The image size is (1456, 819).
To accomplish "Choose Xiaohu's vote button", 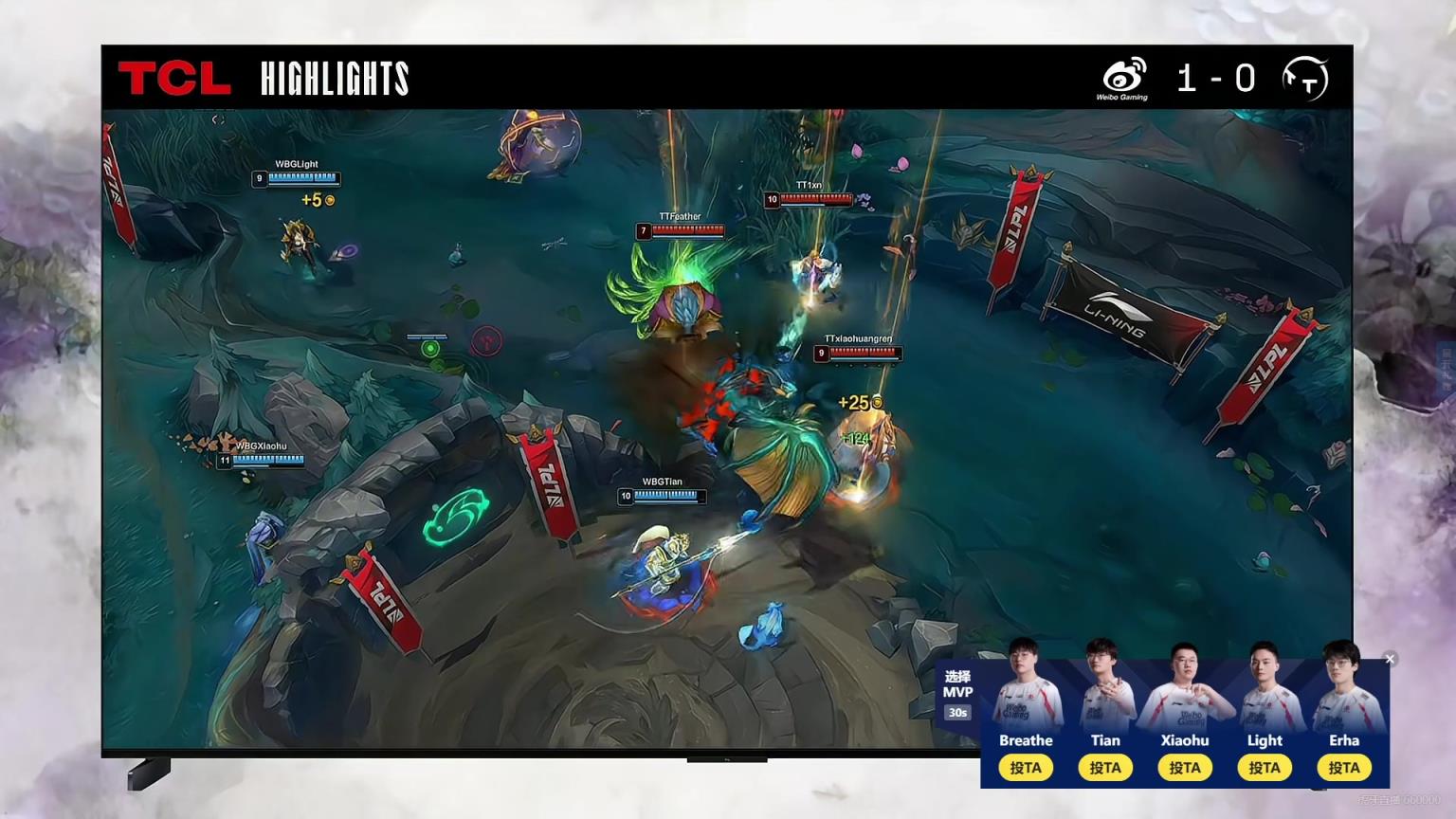I will coord(1185,768).
